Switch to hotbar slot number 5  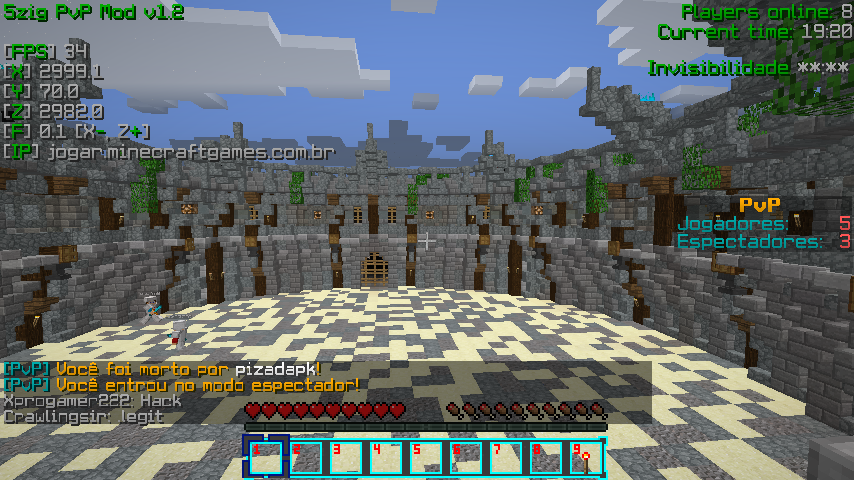click(x=425, y=458)
